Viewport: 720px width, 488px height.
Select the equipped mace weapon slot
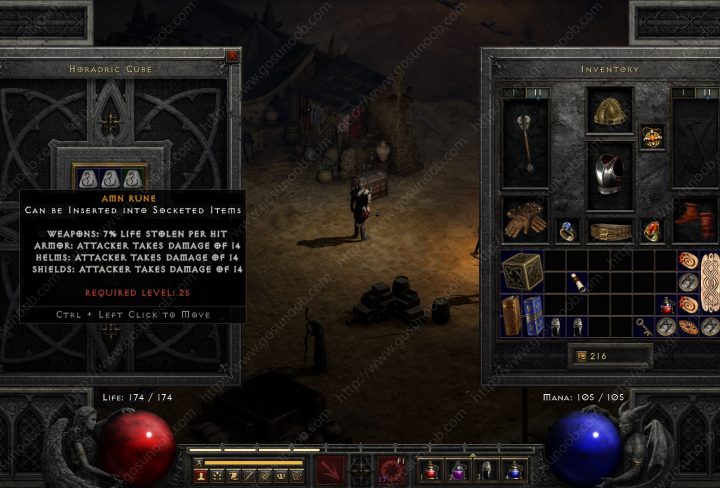click(525, 143)
